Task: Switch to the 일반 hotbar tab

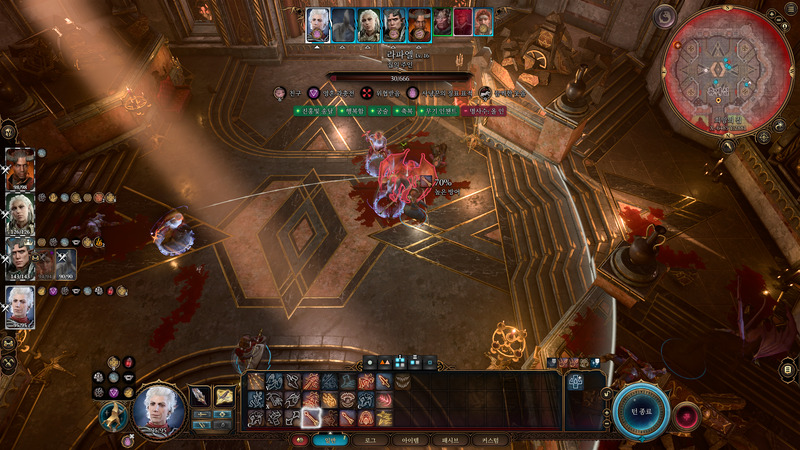Action: pos(328,439)
